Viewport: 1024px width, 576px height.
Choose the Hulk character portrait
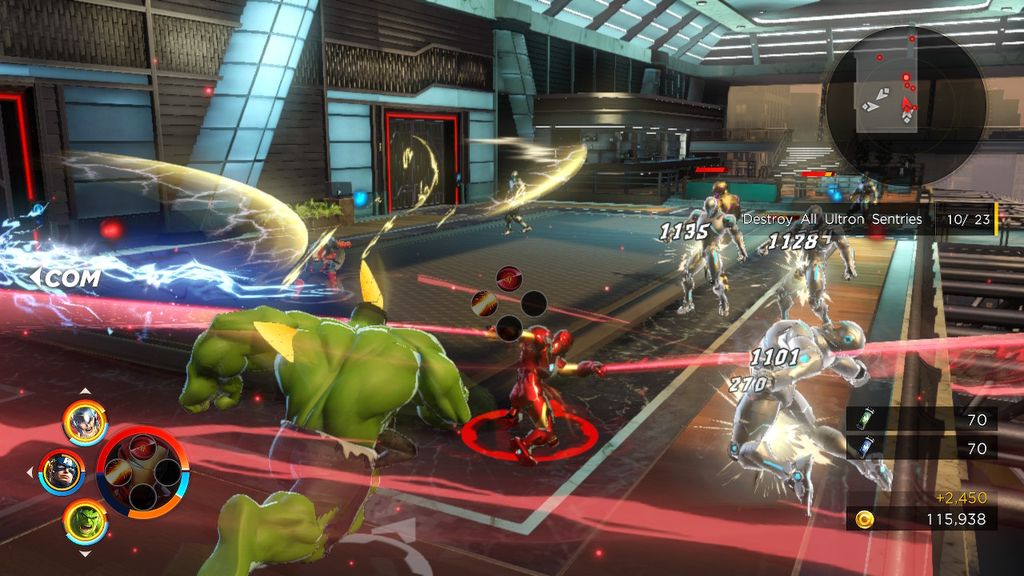pyautogui.click(x=85, y=521)
